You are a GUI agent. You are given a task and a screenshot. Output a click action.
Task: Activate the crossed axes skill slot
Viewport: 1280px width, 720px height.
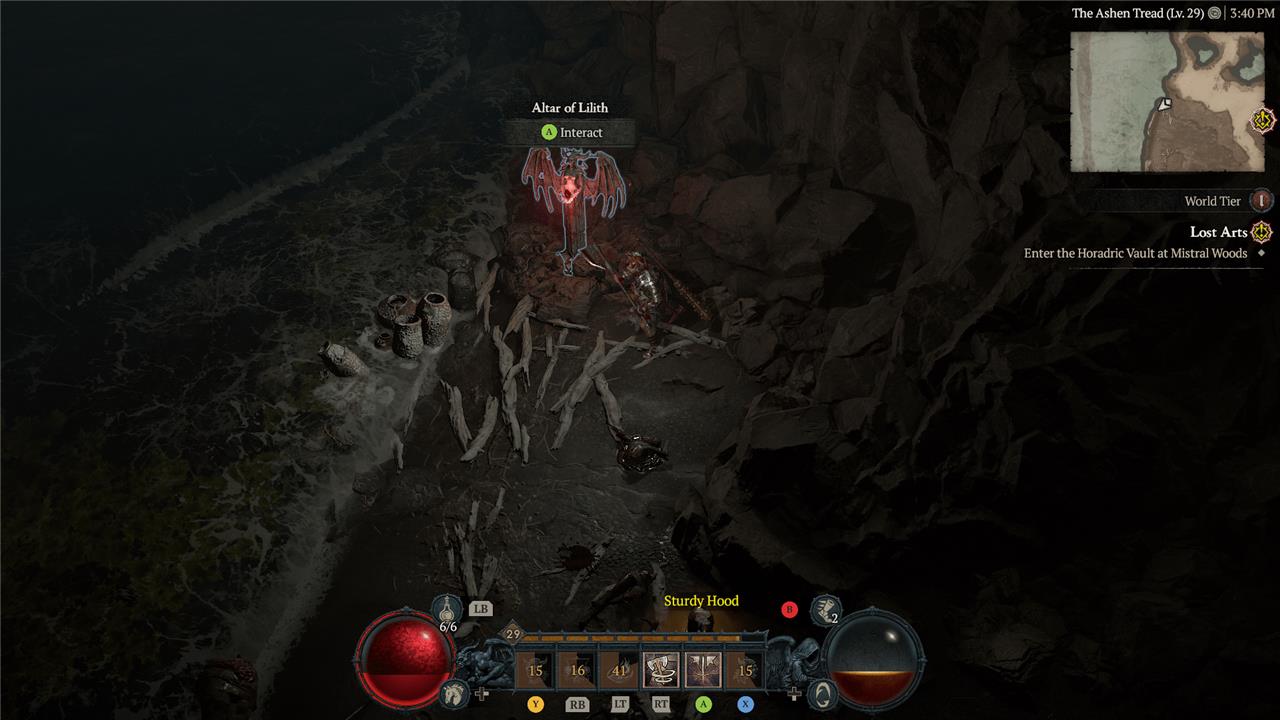point(703,670)
